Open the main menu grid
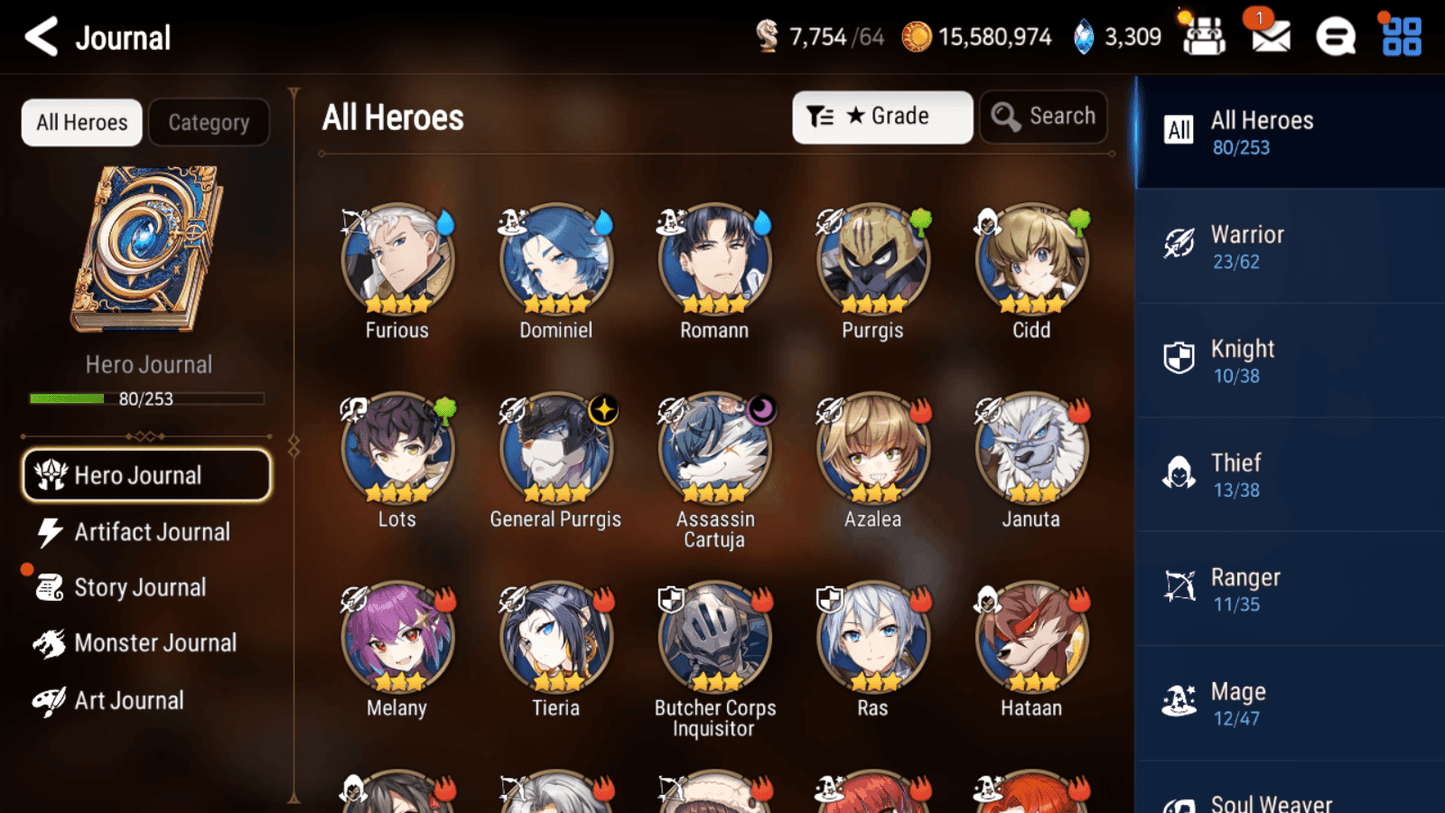This screenshot has width=1445, height=813. coord(1399,35)
